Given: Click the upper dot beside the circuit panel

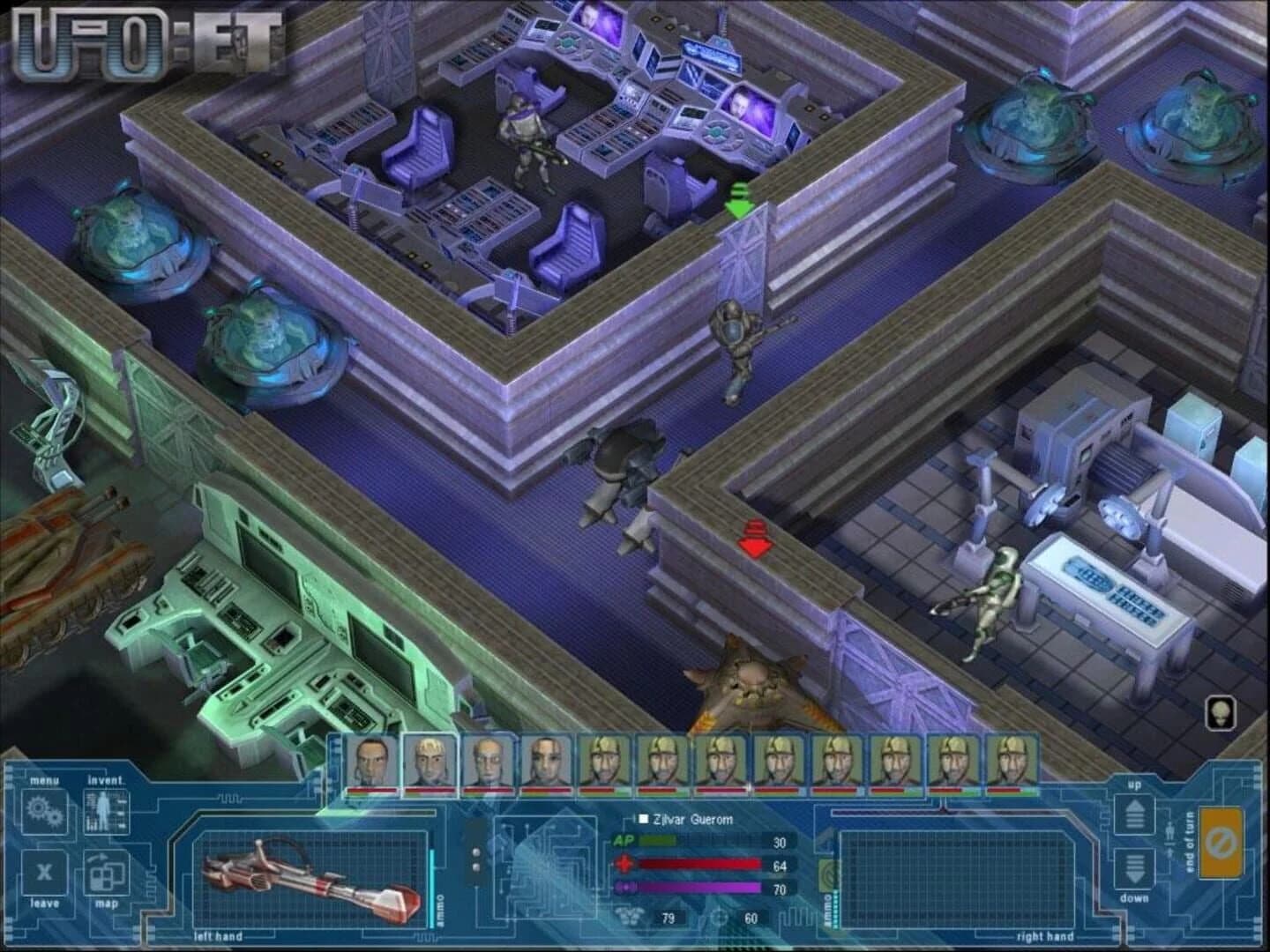Looking at the screenshot, I should pos(476,852).
